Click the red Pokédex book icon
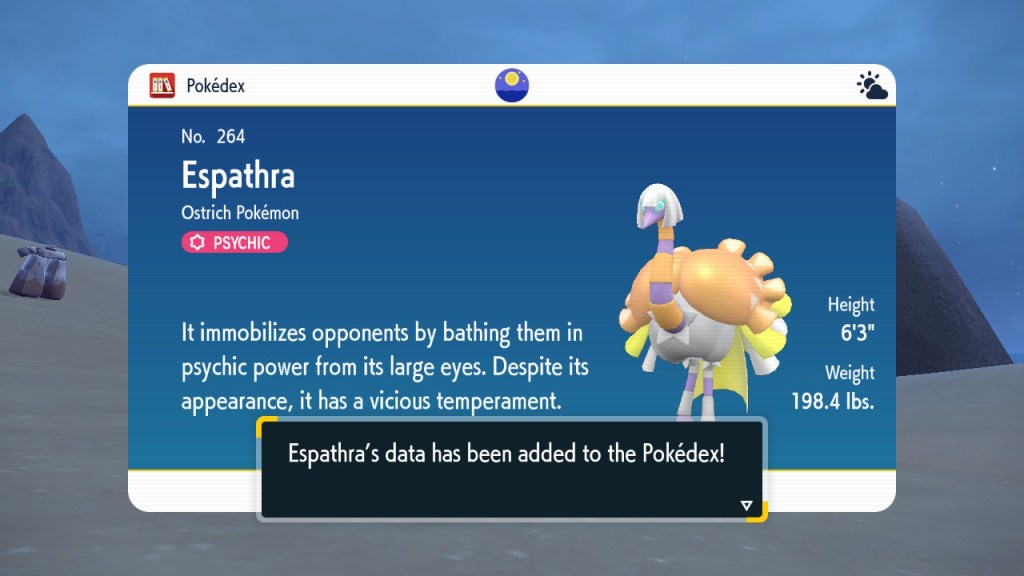Viewport: 1024px width, 576px height. click(x=162, y=85)
